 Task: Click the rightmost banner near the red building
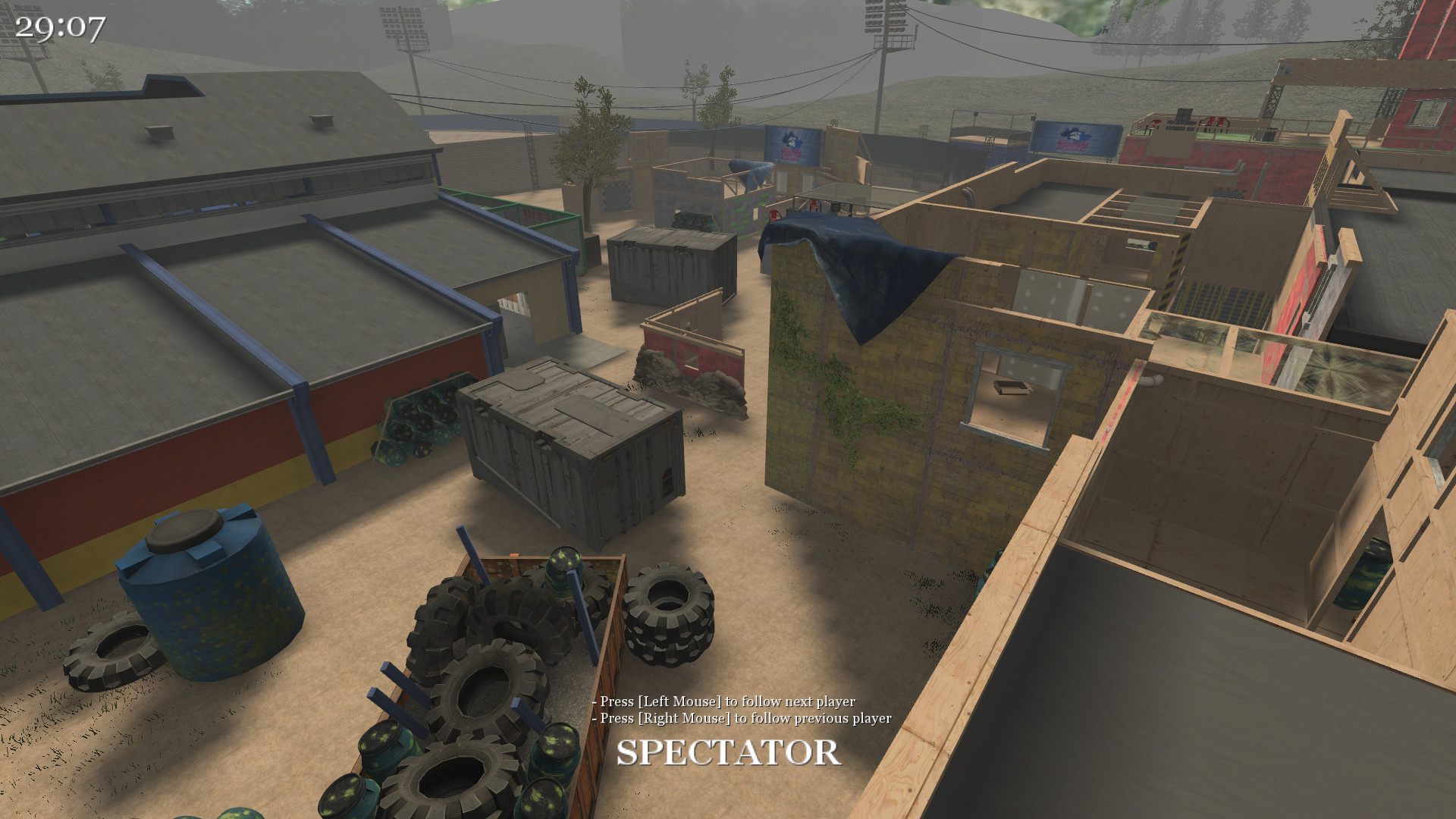1076,135
